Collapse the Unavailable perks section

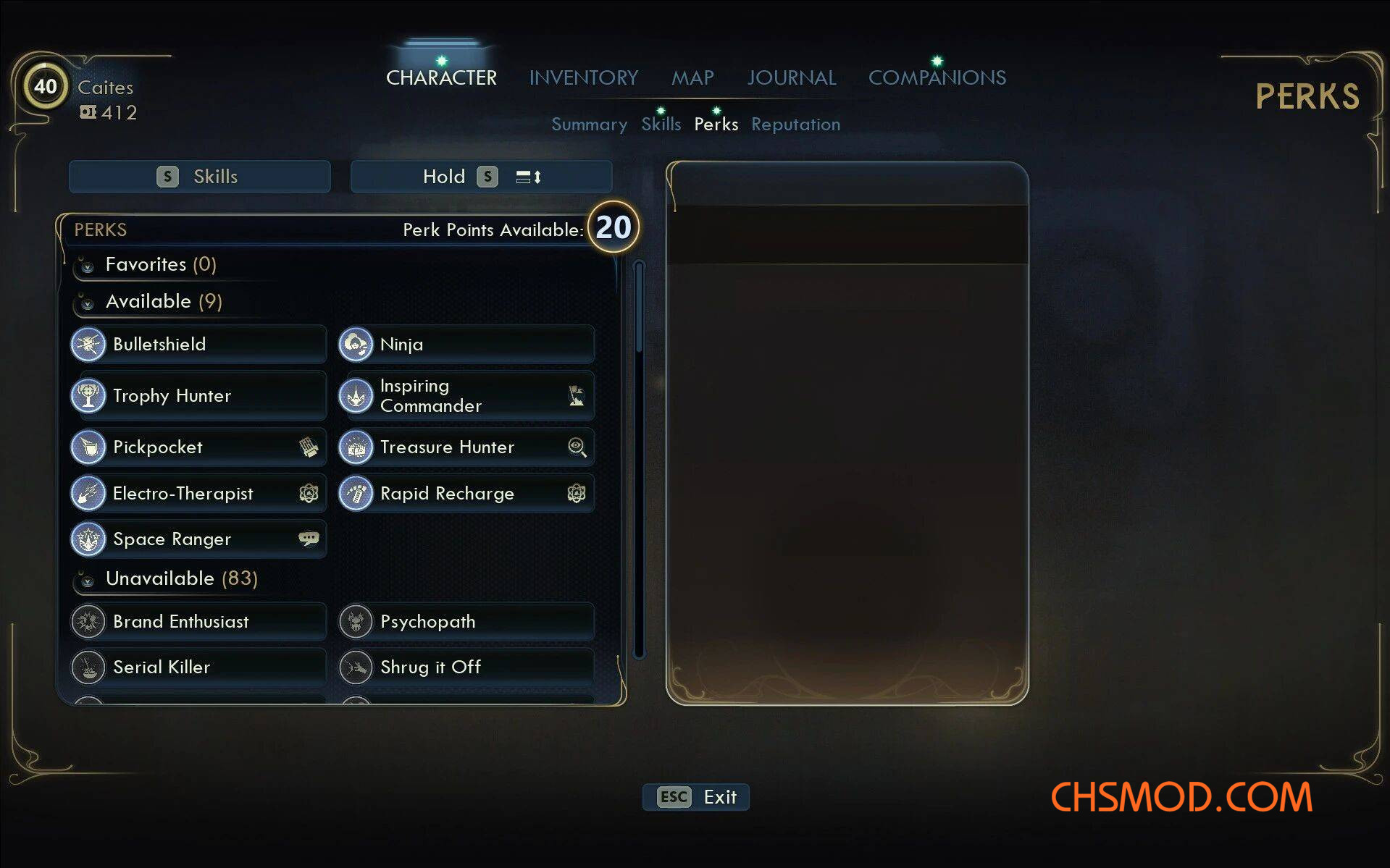pyautogui.click(x=88, y=580)
